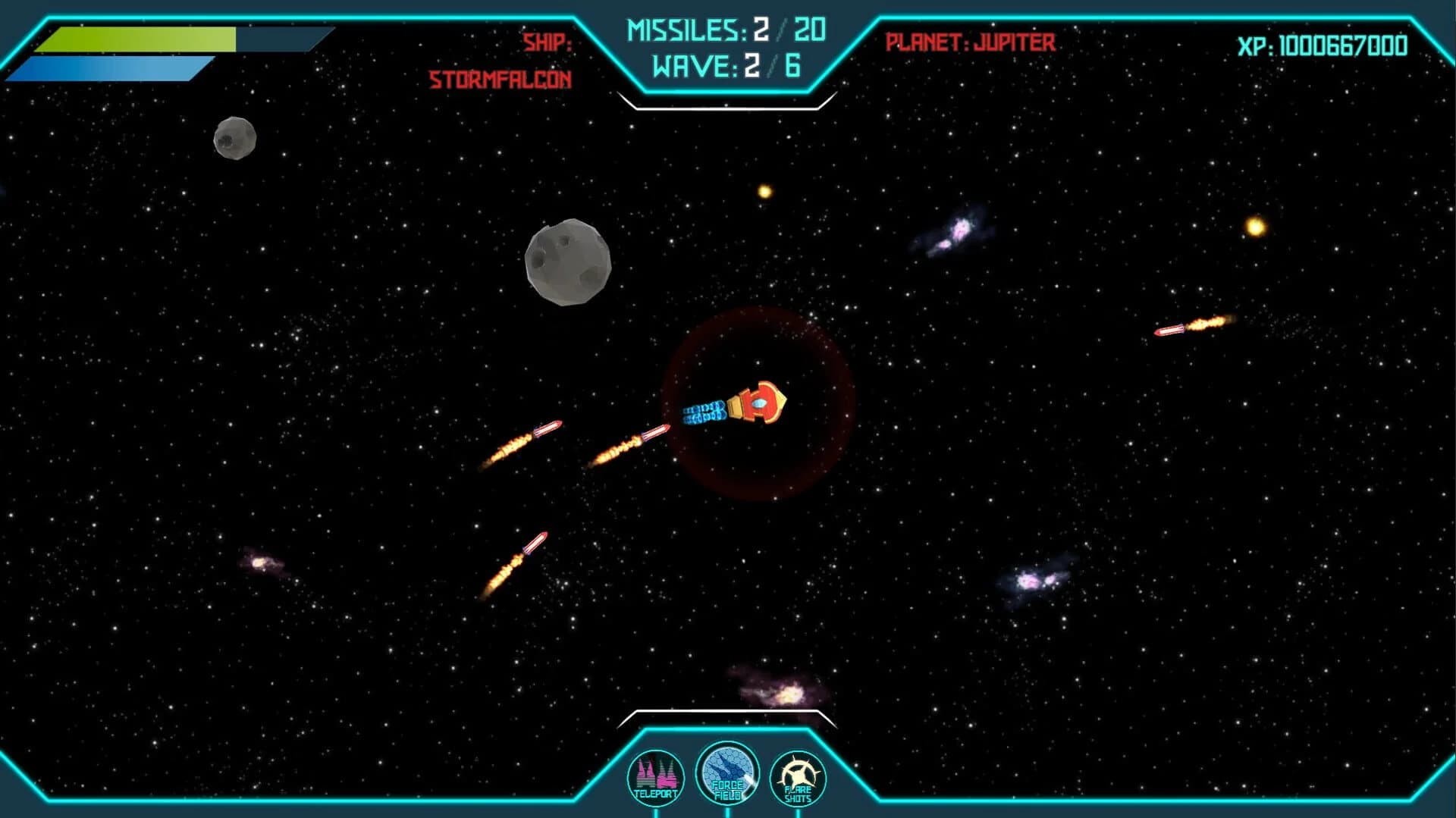Click the green health bar
1456x818 pixels.
point(136,38)
